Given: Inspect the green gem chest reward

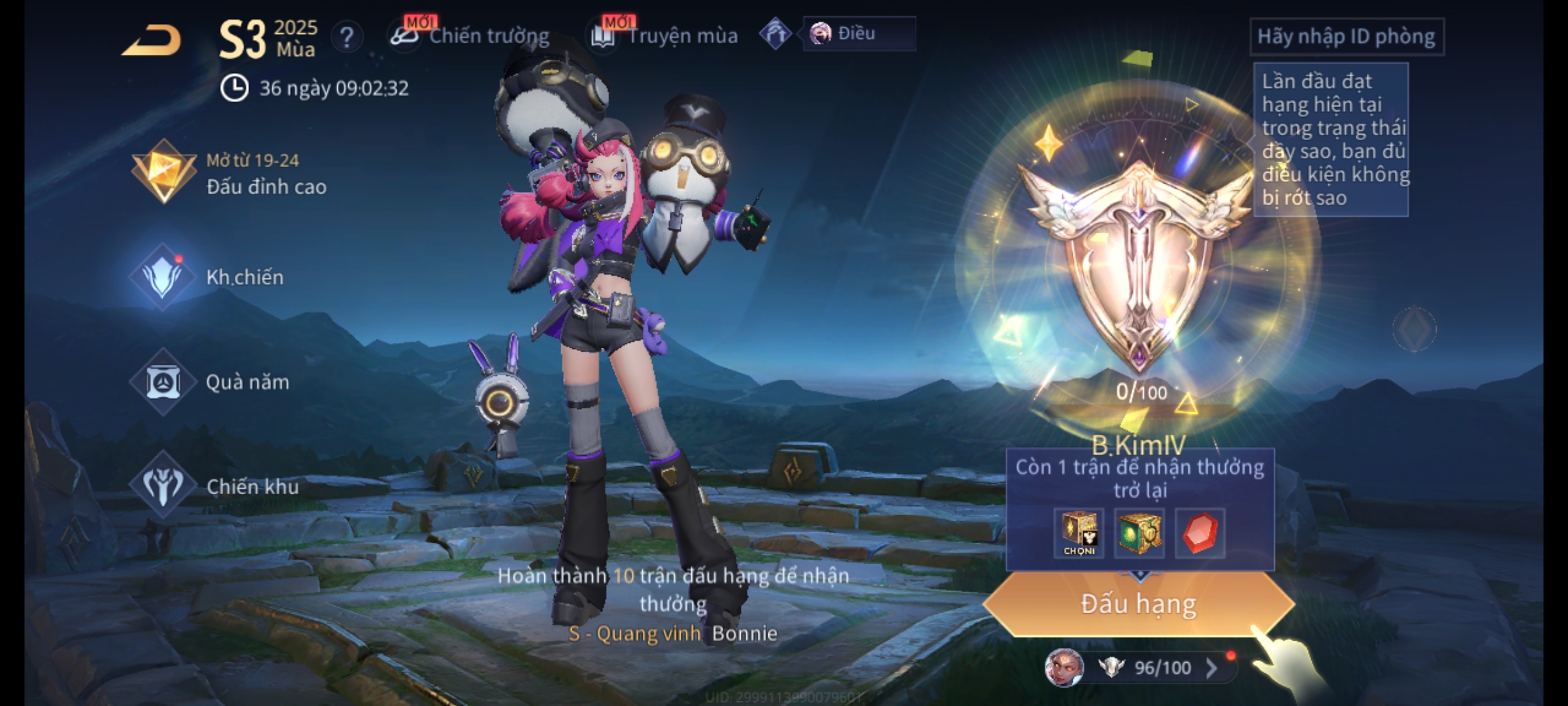Looking at the screenshot, I should pos(1139,533).
